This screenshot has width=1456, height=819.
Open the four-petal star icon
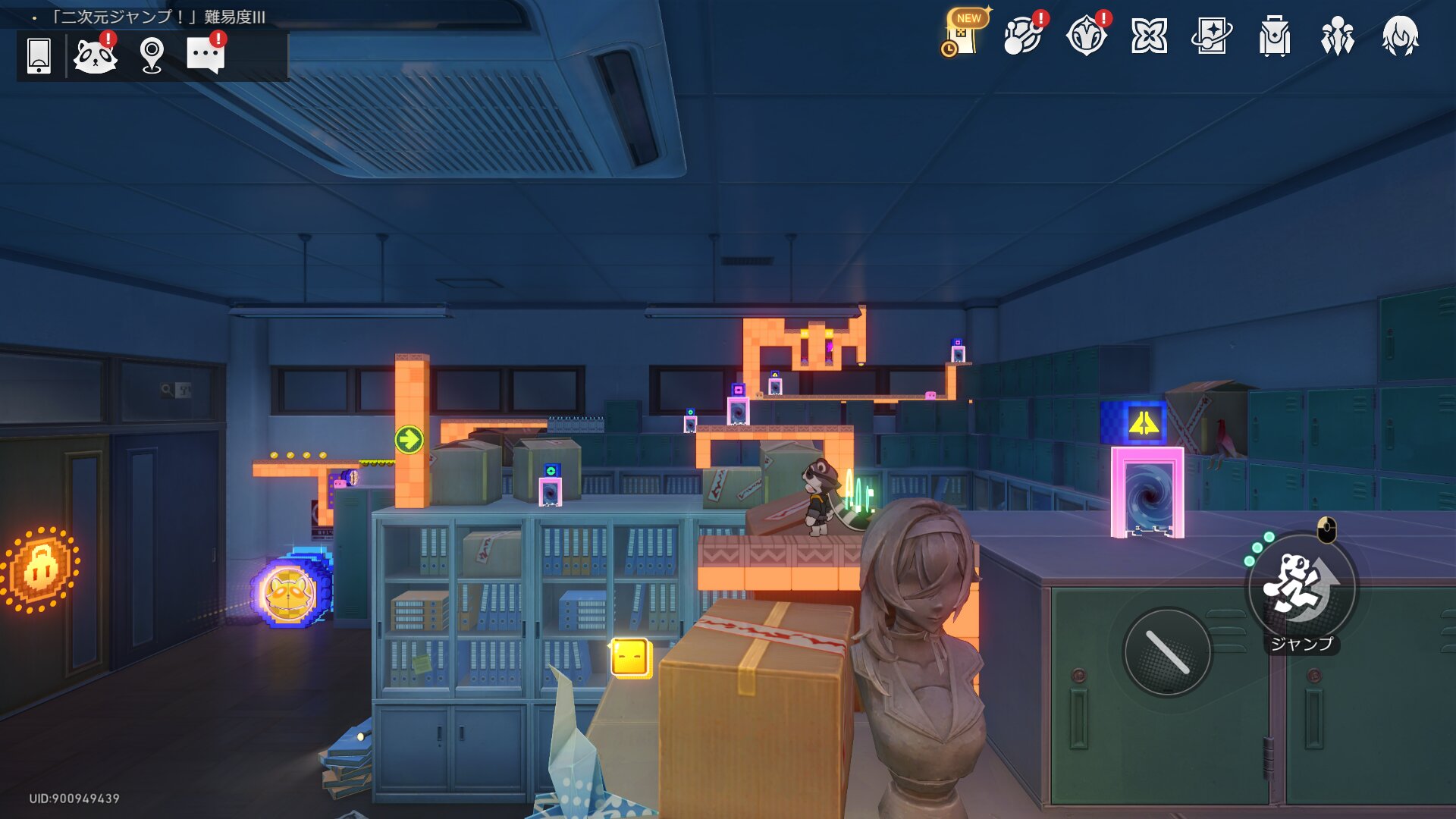[1149, 36]
